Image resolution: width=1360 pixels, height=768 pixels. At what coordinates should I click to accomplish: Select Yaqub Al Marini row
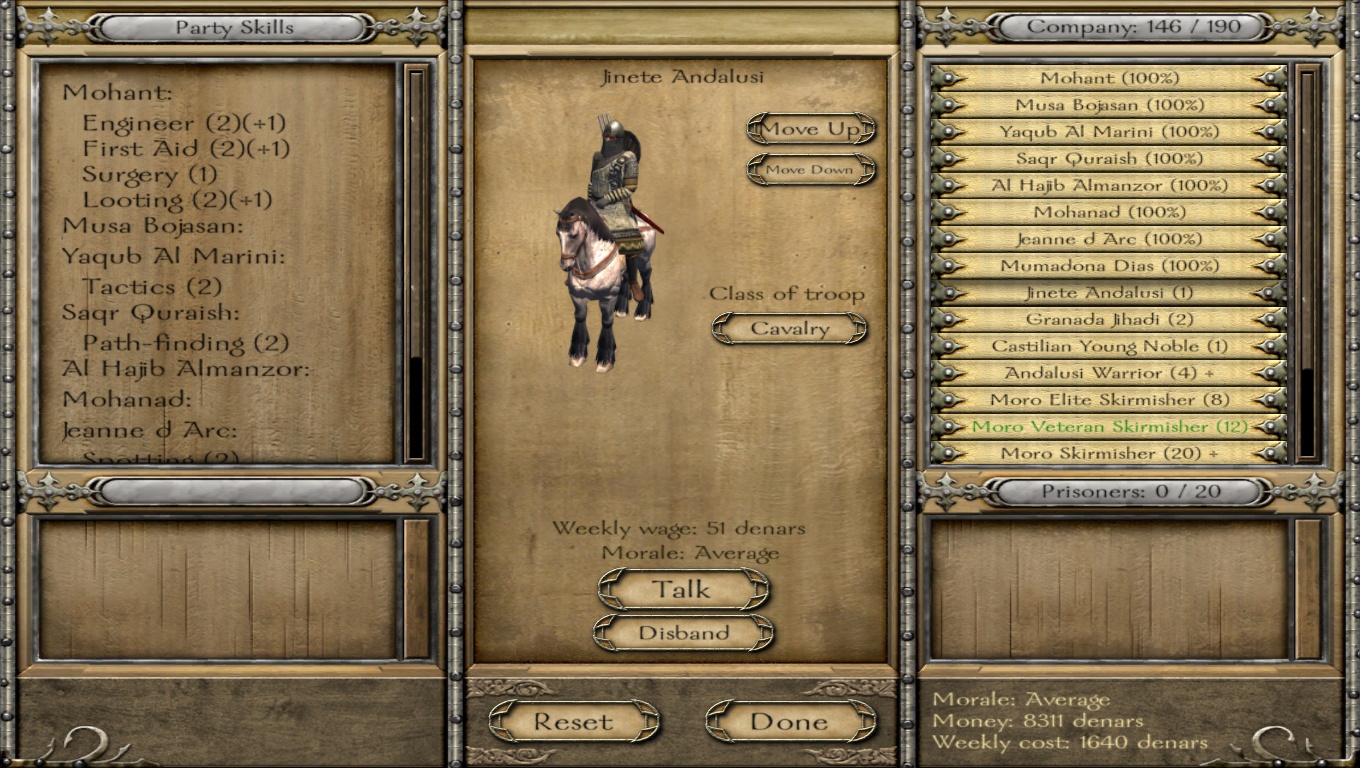click(x=1109, y=132)
